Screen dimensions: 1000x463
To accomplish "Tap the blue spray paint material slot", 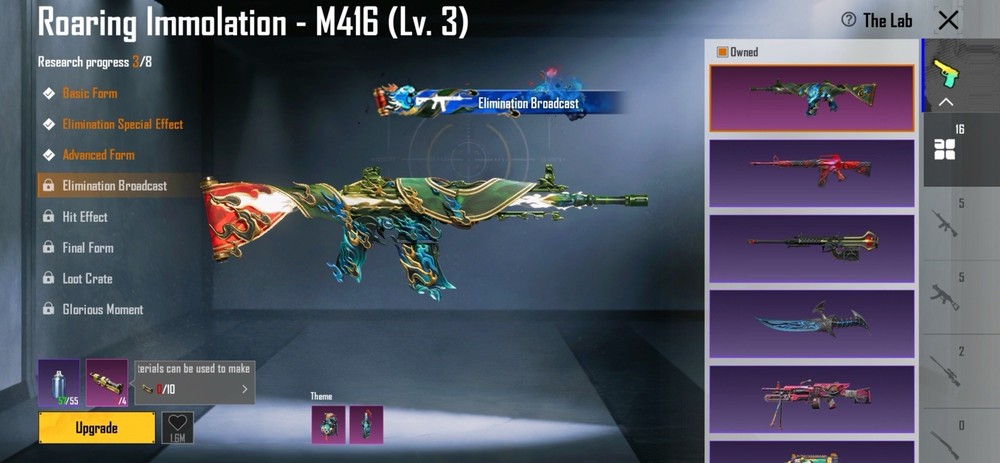I will click(58, 383).
